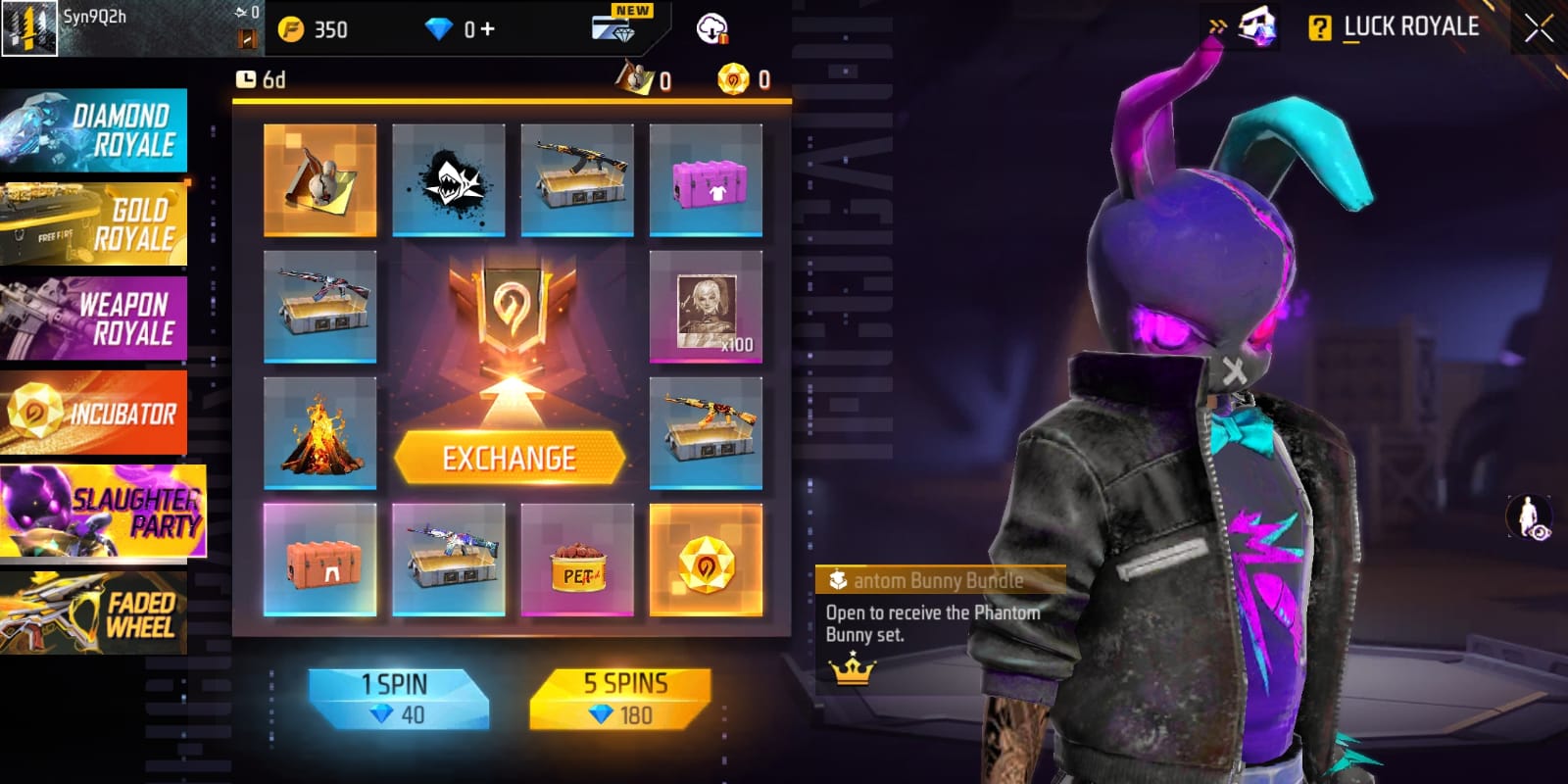
Task: Open the Gold Royale tab
Action: pos(94,224)
